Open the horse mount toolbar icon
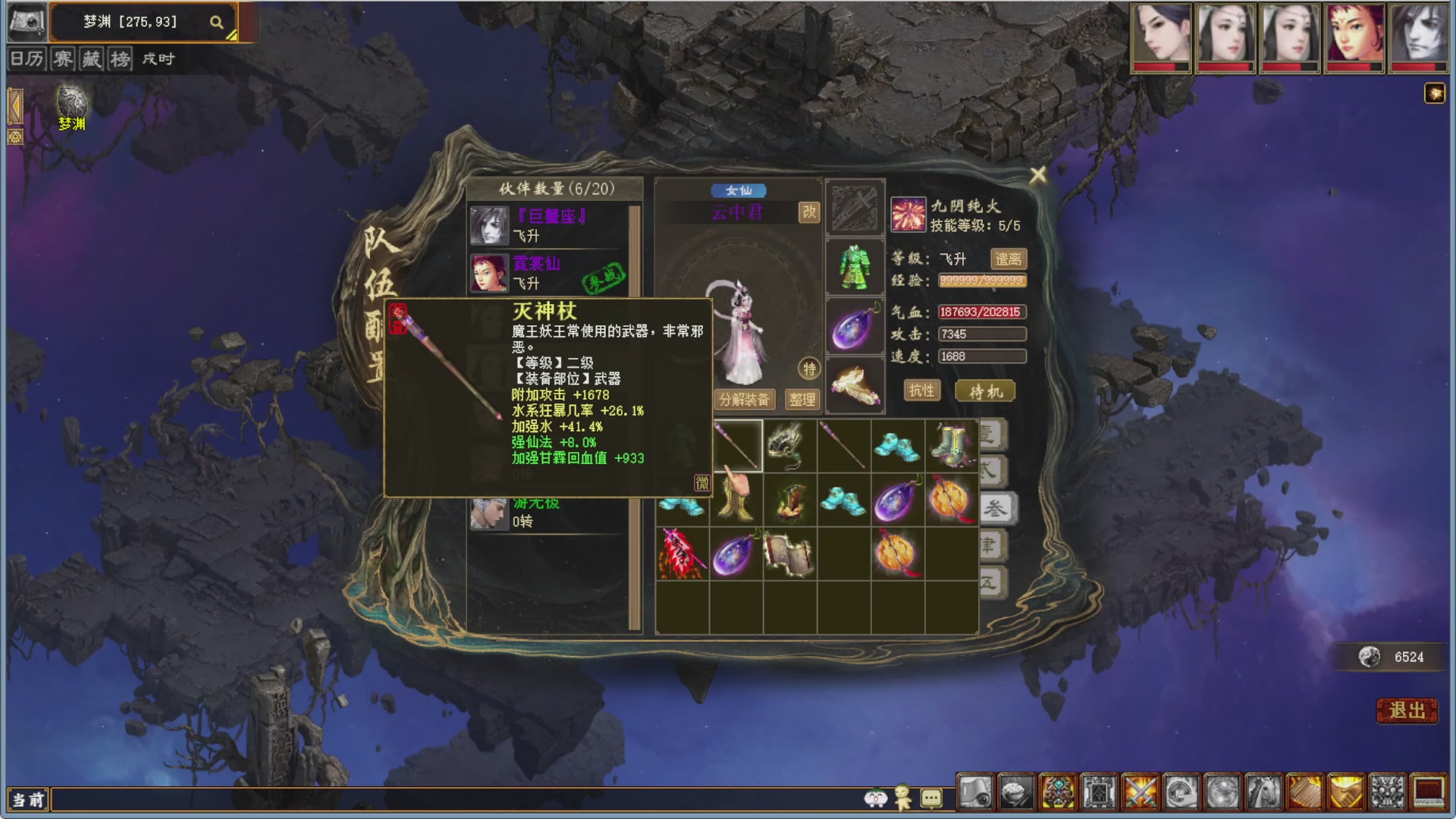This screenshot has width=1456, height=819. tap(1263, 793)
